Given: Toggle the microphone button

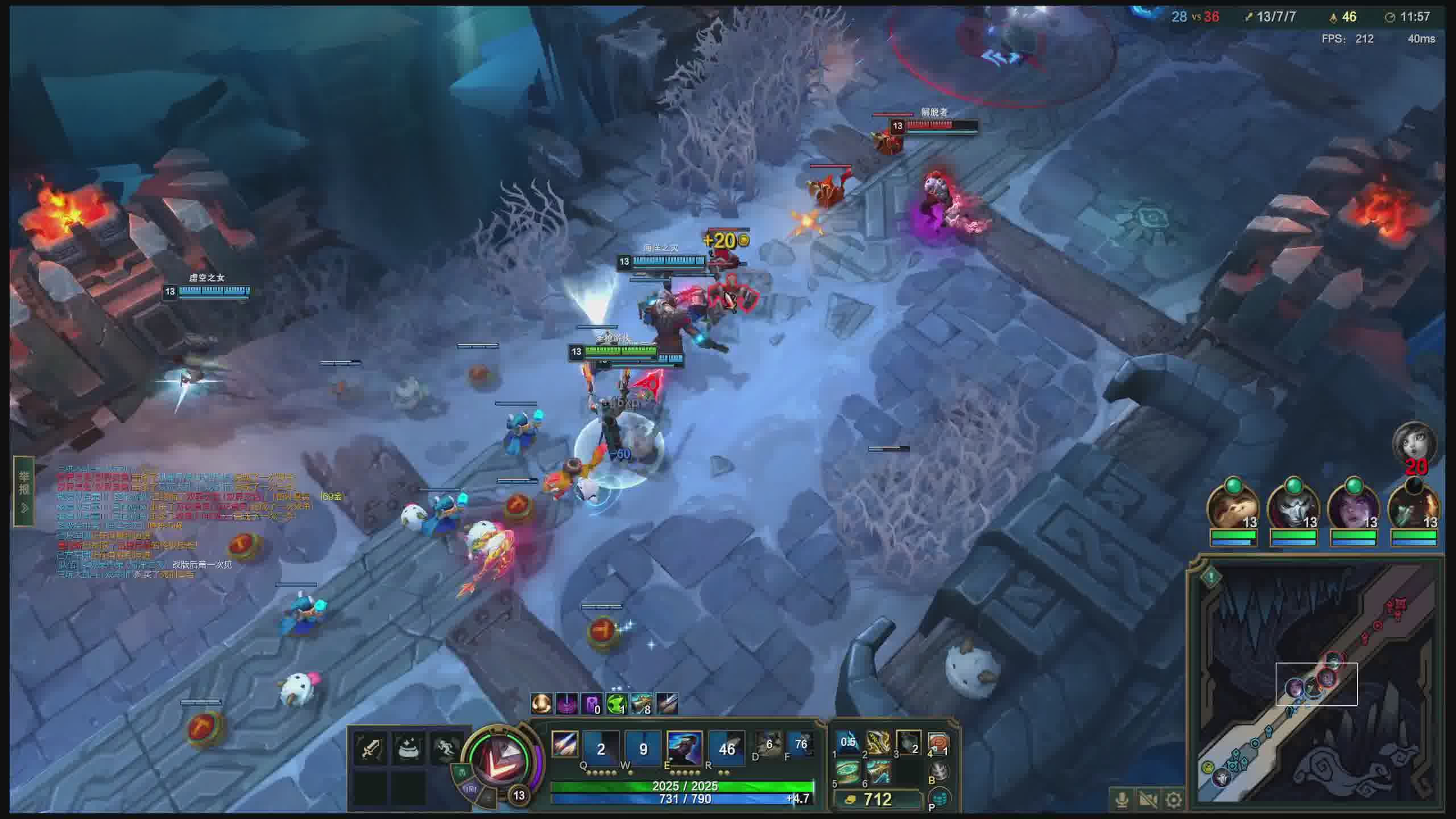Looking at the screenshot, I should [x=1122, y=800].
